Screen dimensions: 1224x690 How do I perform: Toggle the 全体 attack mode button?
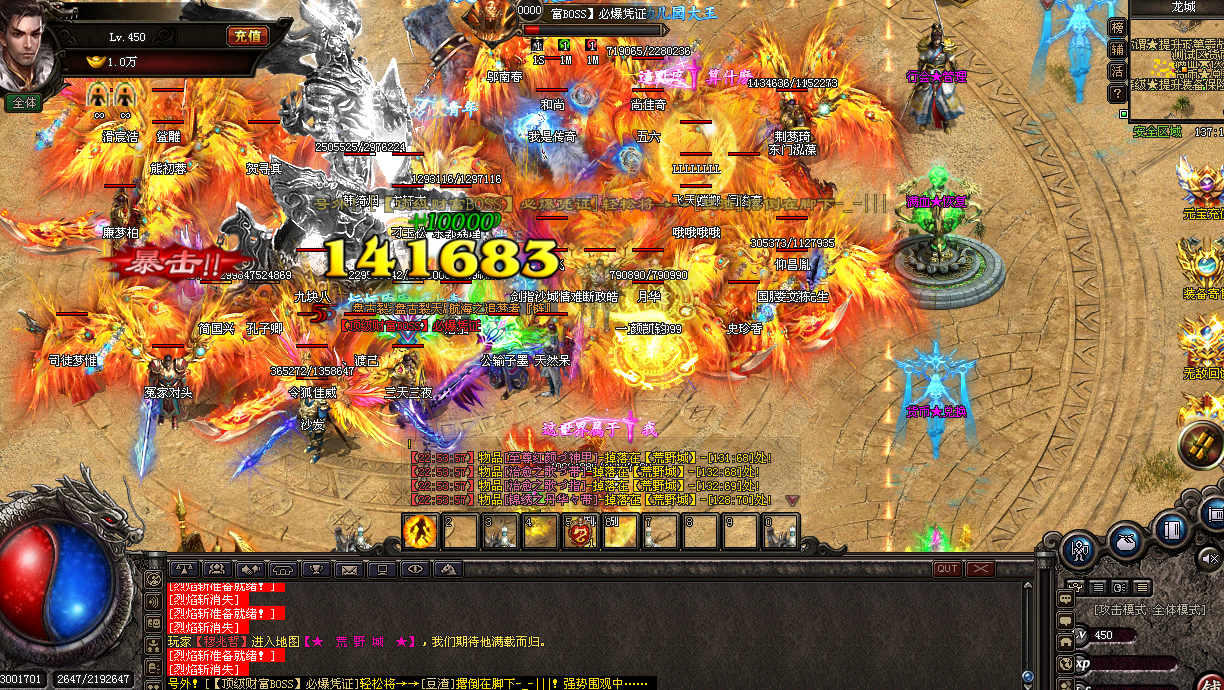[23, 102]
